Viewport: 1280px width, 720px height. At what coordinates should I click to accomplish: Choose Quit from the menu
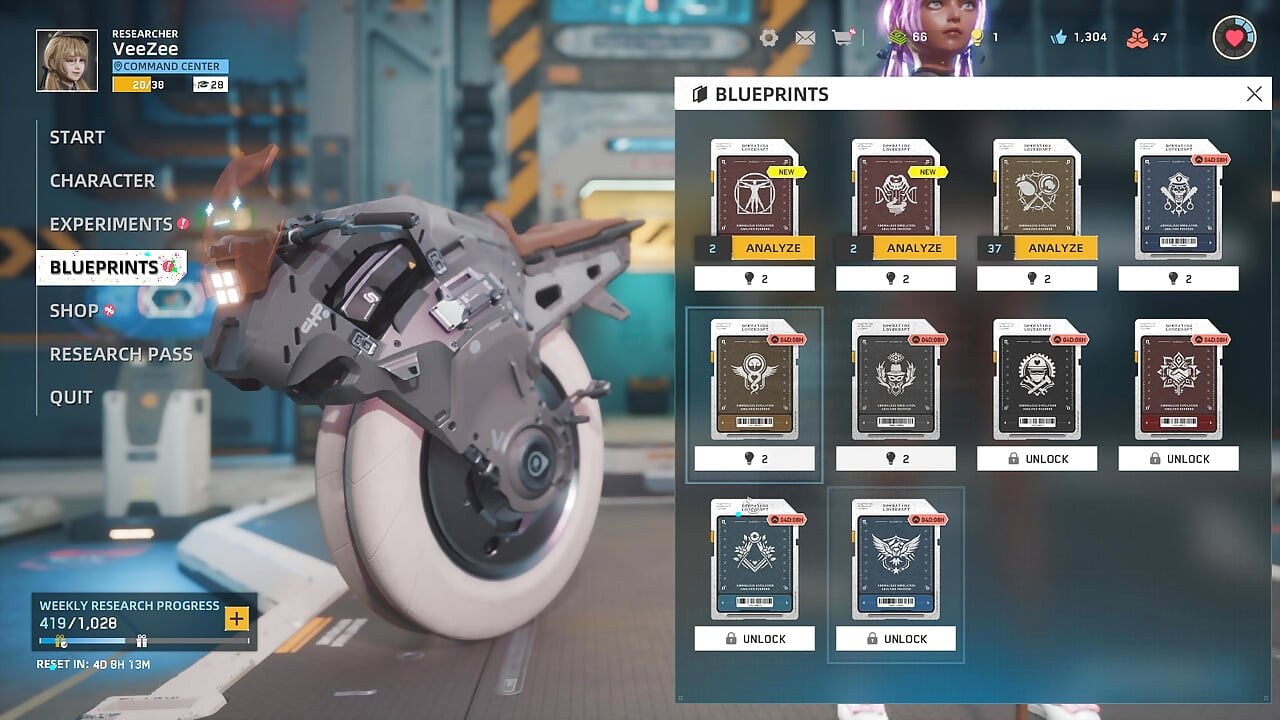click(x=71, y=397)
